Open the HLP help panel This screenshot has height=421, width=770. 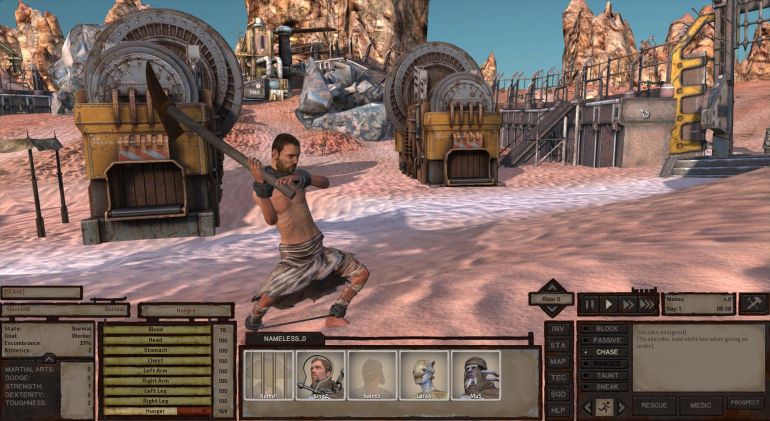[558, 410]
